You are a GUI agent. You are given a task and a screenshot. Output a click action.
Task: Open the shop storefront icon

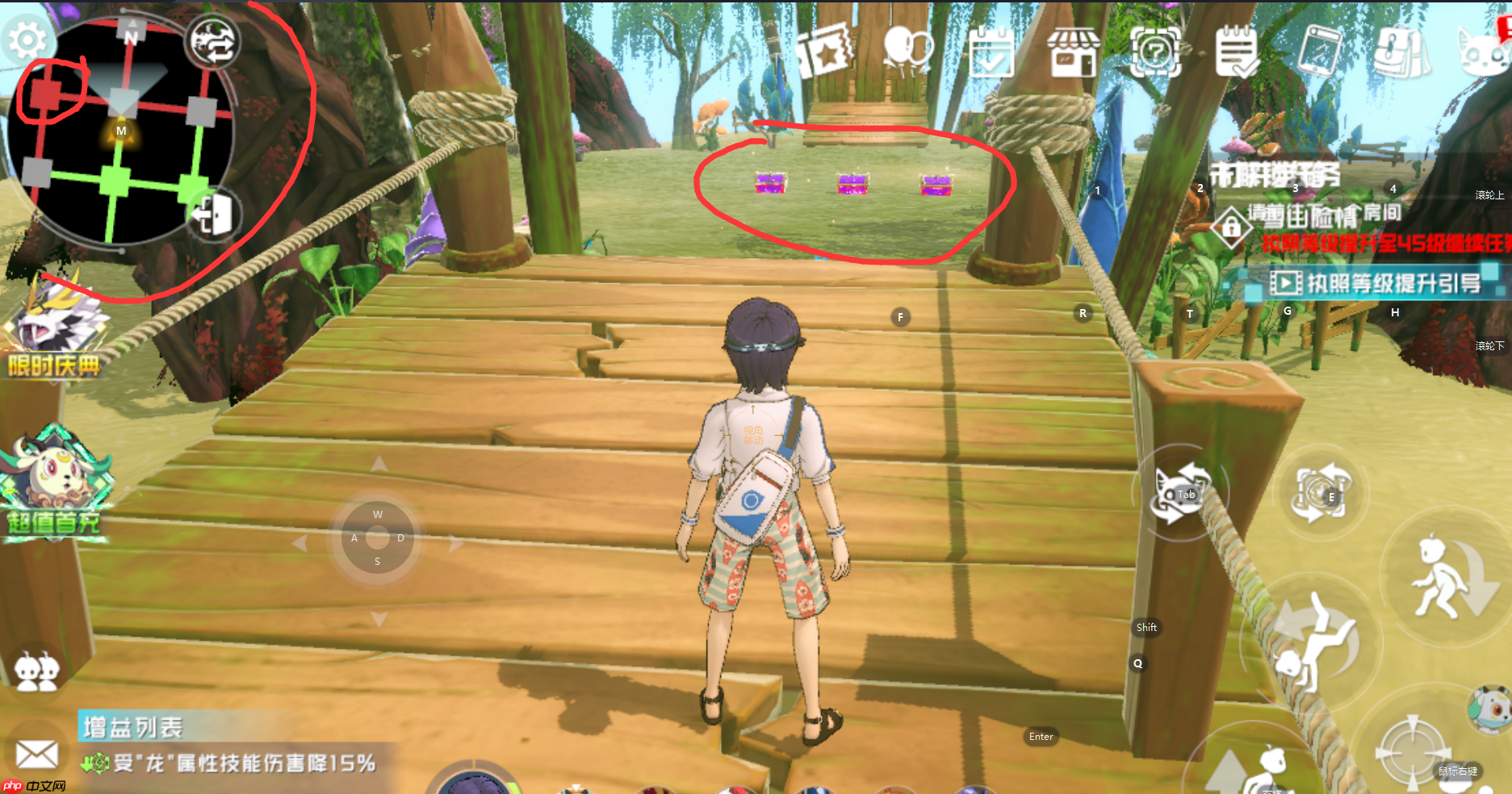coord(1074,52)
